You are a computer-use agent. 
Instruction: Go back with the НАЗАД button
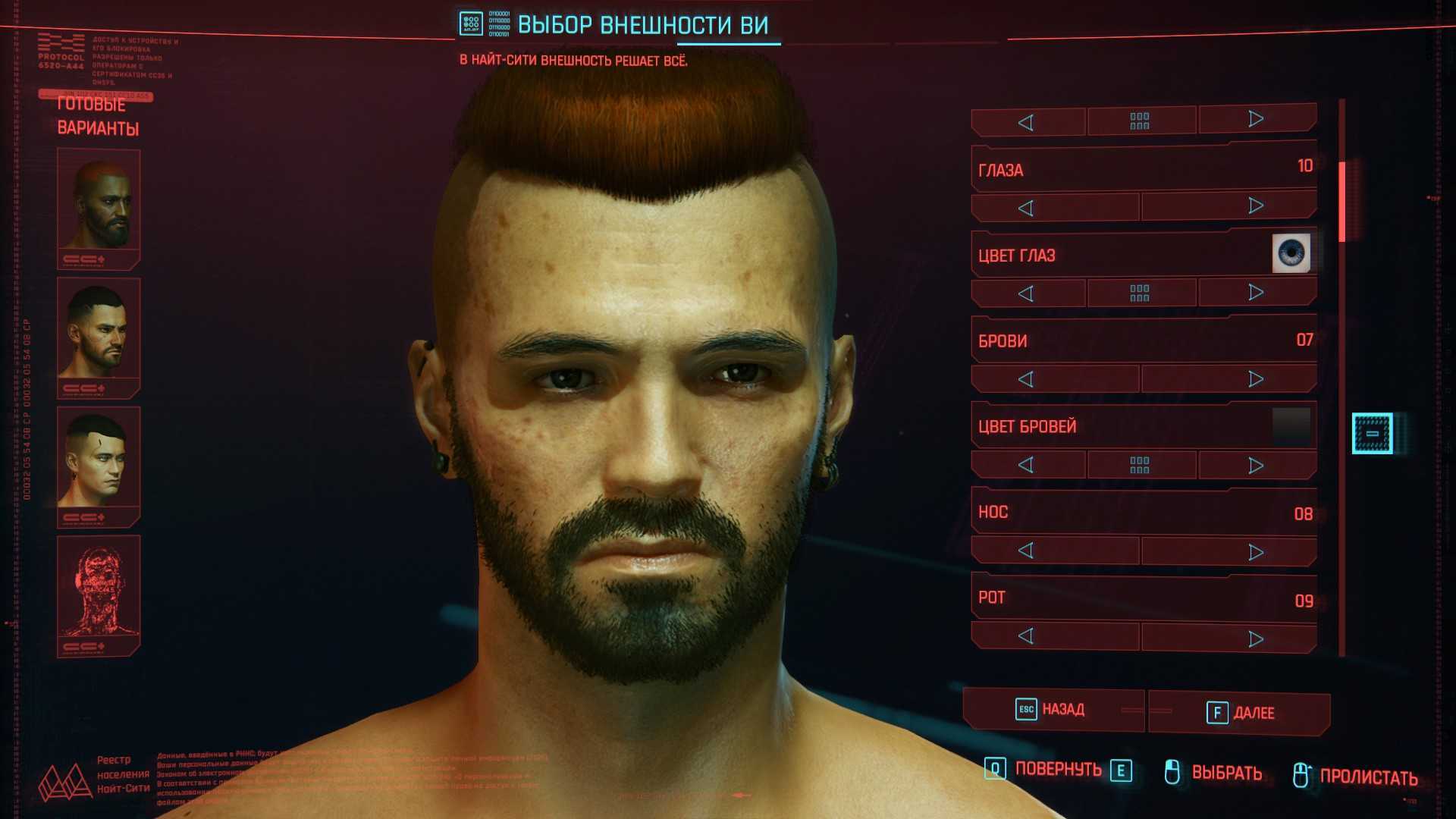[x=1052, y=710]
